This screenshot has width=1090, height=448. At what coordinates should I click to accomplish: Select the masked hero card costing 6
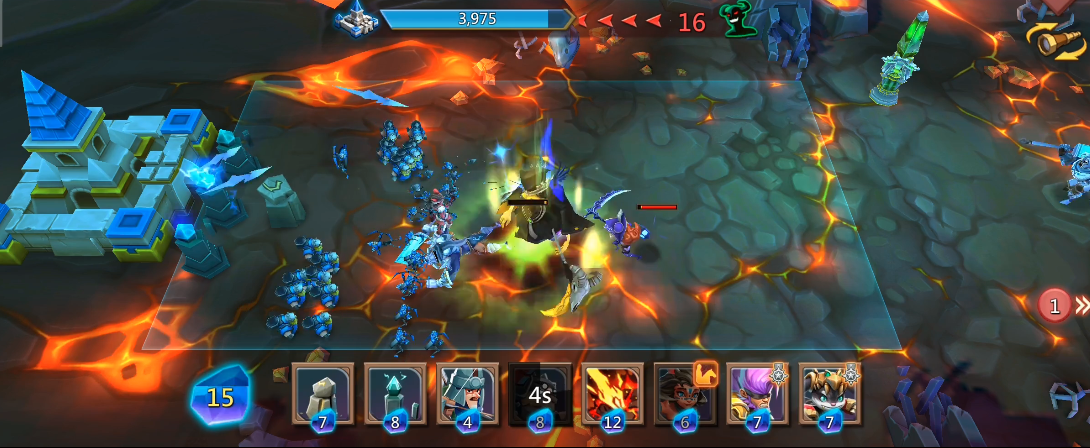point(685,395)
